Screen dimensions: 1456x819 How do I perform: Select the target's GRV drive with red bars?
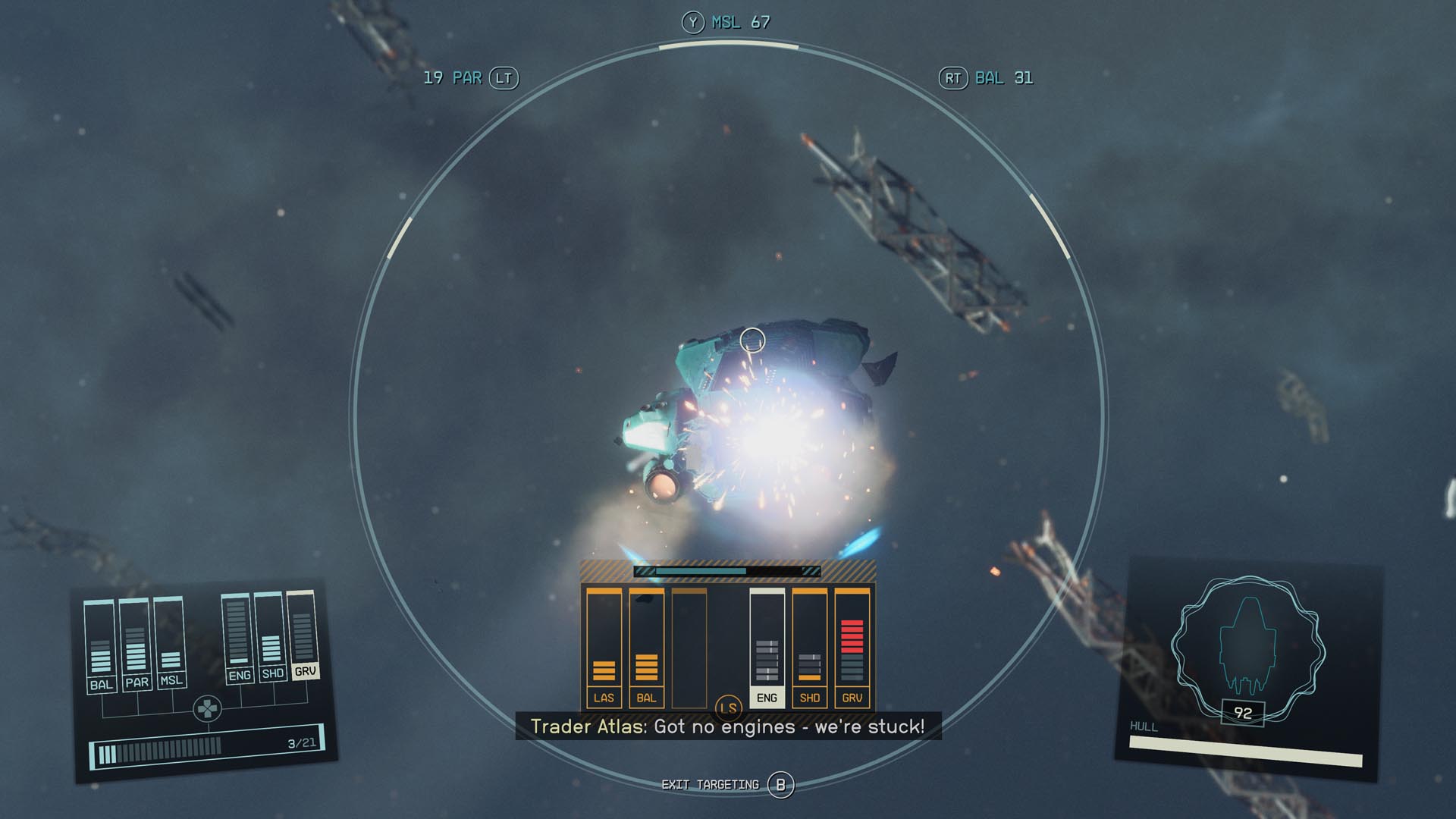click(852, 648)
